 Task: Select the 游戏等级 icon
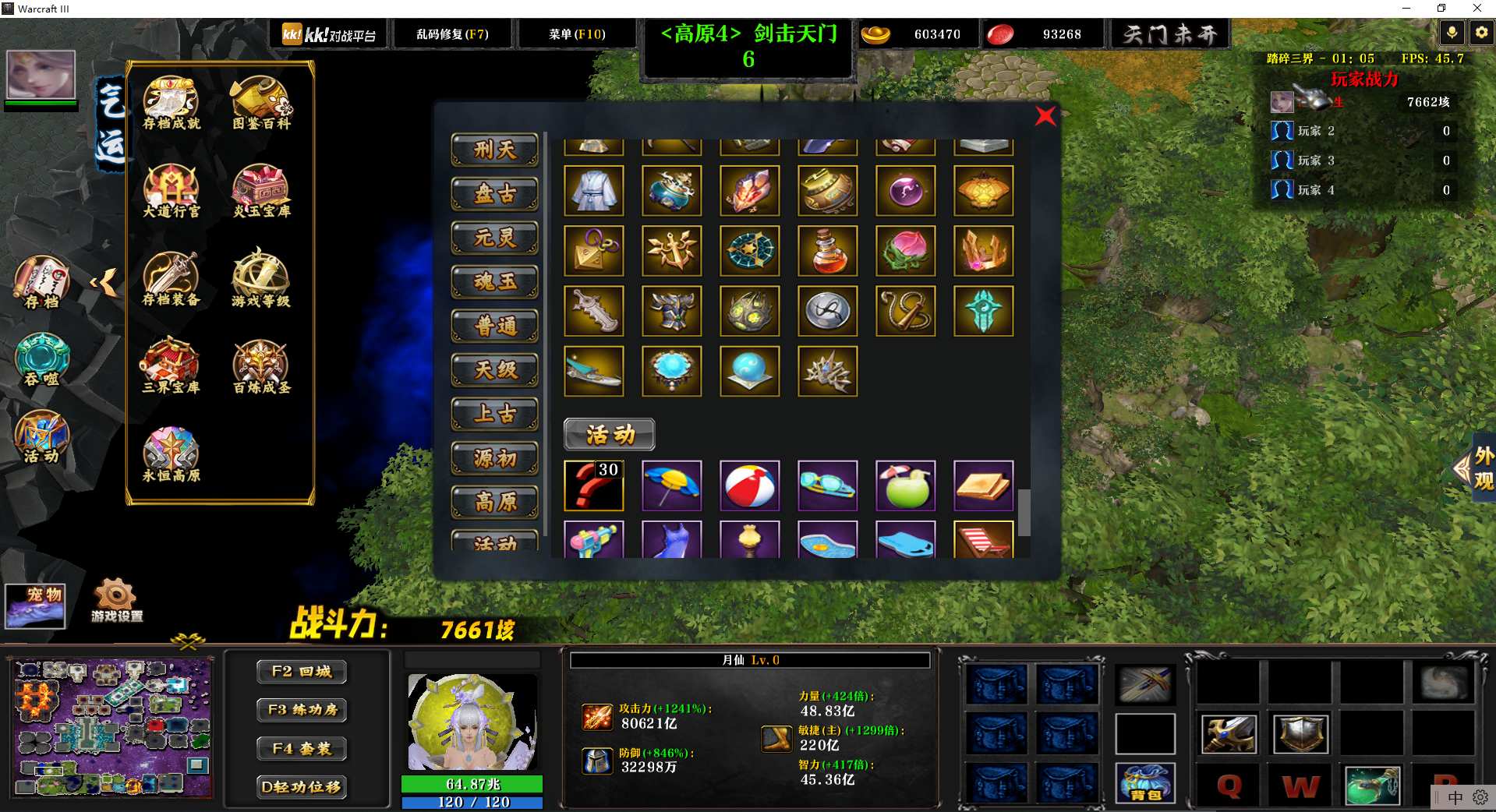coord(261,278)
